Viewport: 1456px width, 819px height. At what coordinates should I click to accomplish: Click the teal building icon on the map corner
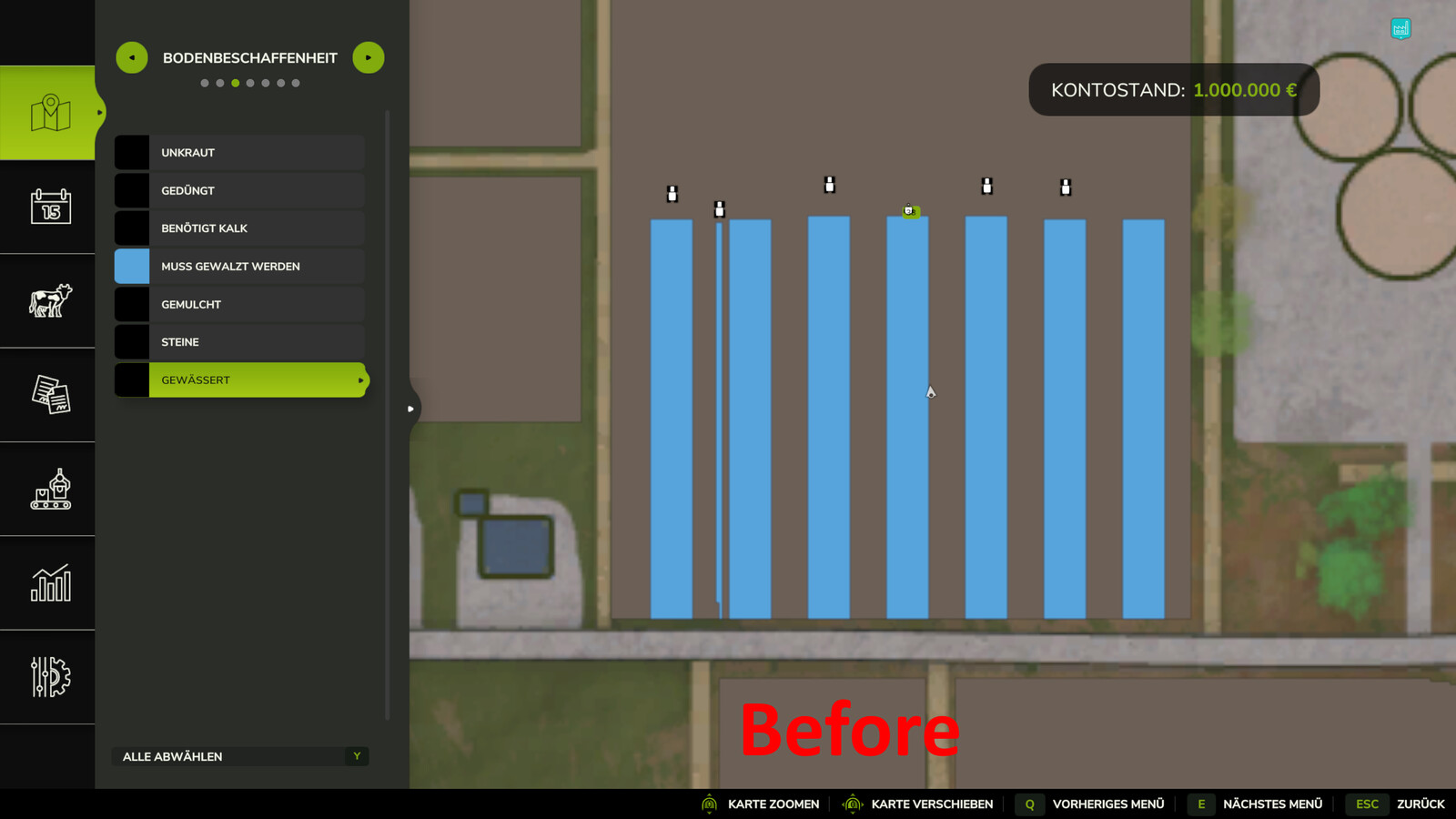click(x=1400, y=29)
